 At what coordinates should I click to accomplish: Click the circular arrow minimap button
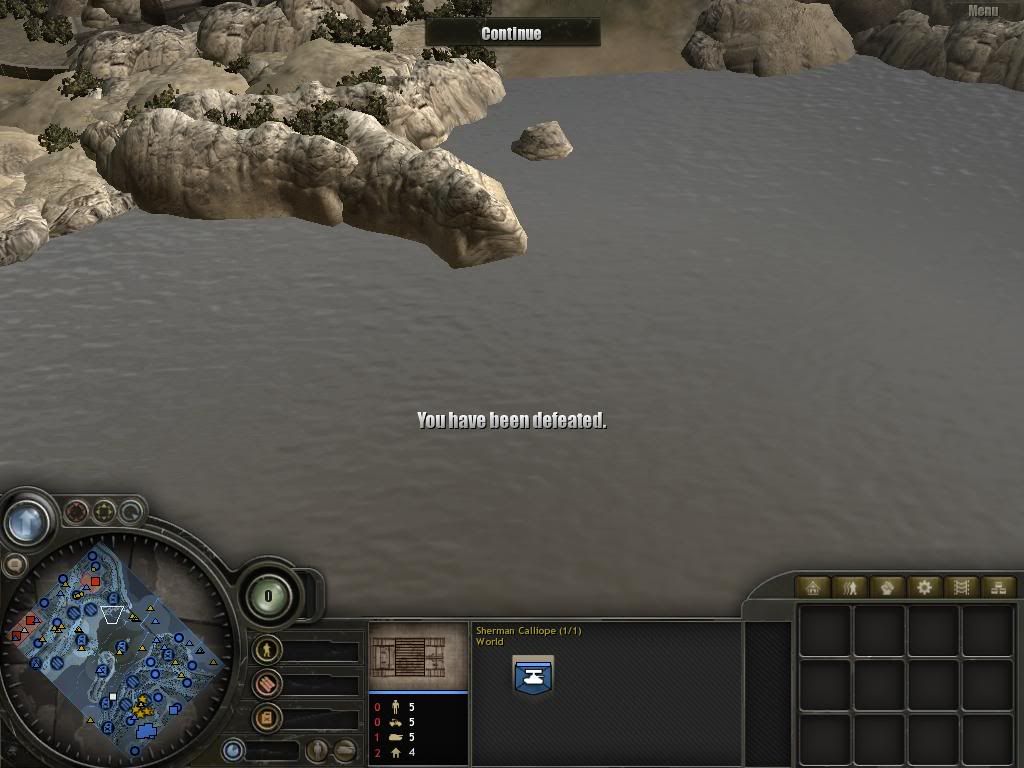(x=130, y=513)
